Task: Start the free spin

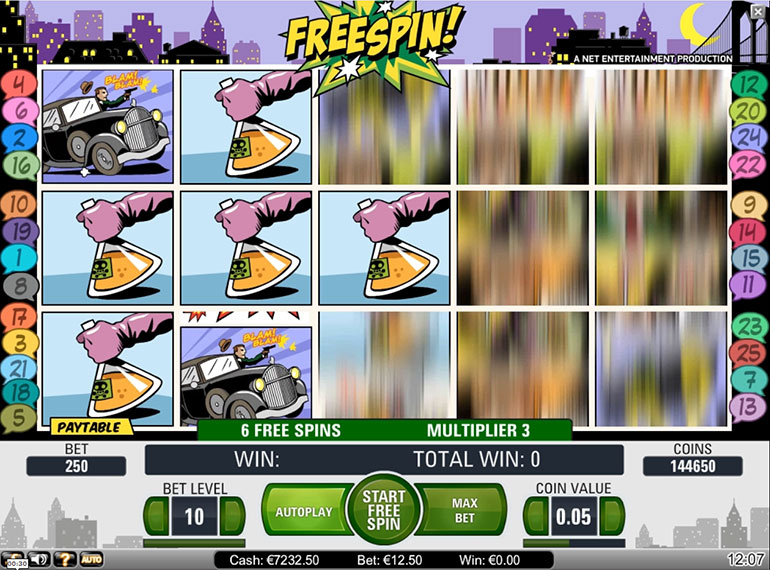Action: (x=385, y=510)
